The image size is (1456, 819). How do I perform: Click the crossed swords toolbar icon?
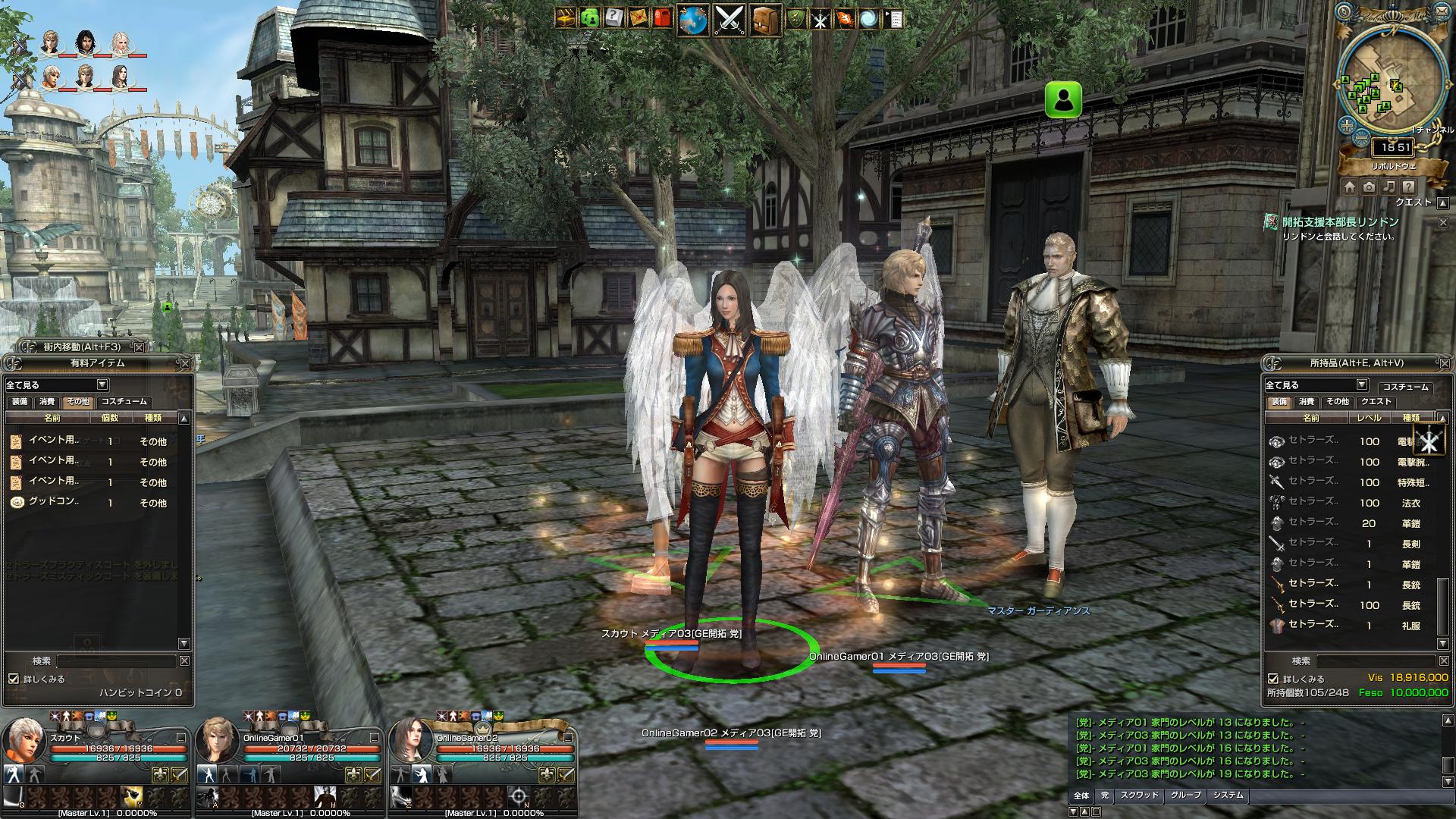[x=729, y=20]
